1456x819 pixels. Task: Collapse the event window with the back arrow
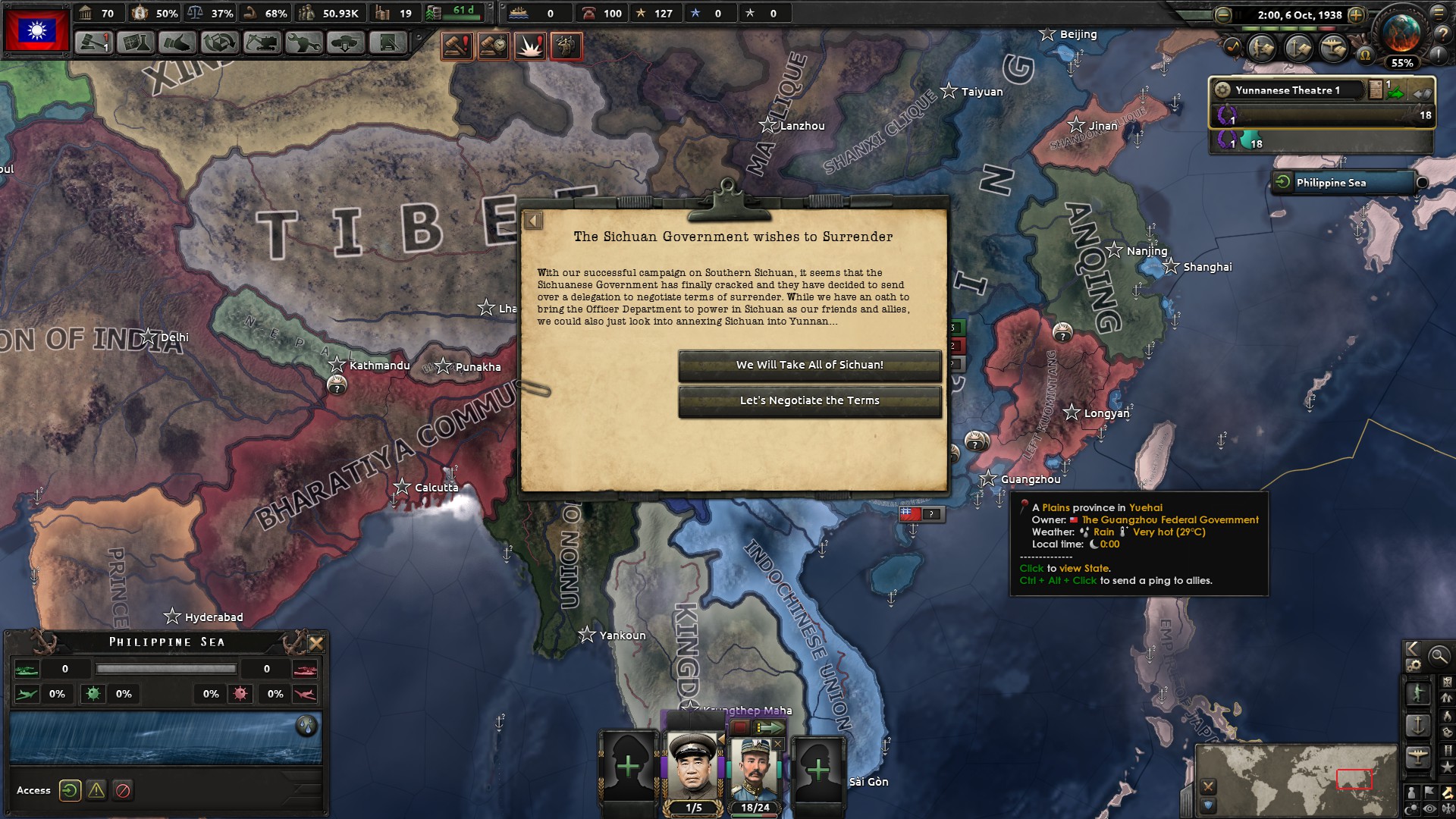coord(535,218)
